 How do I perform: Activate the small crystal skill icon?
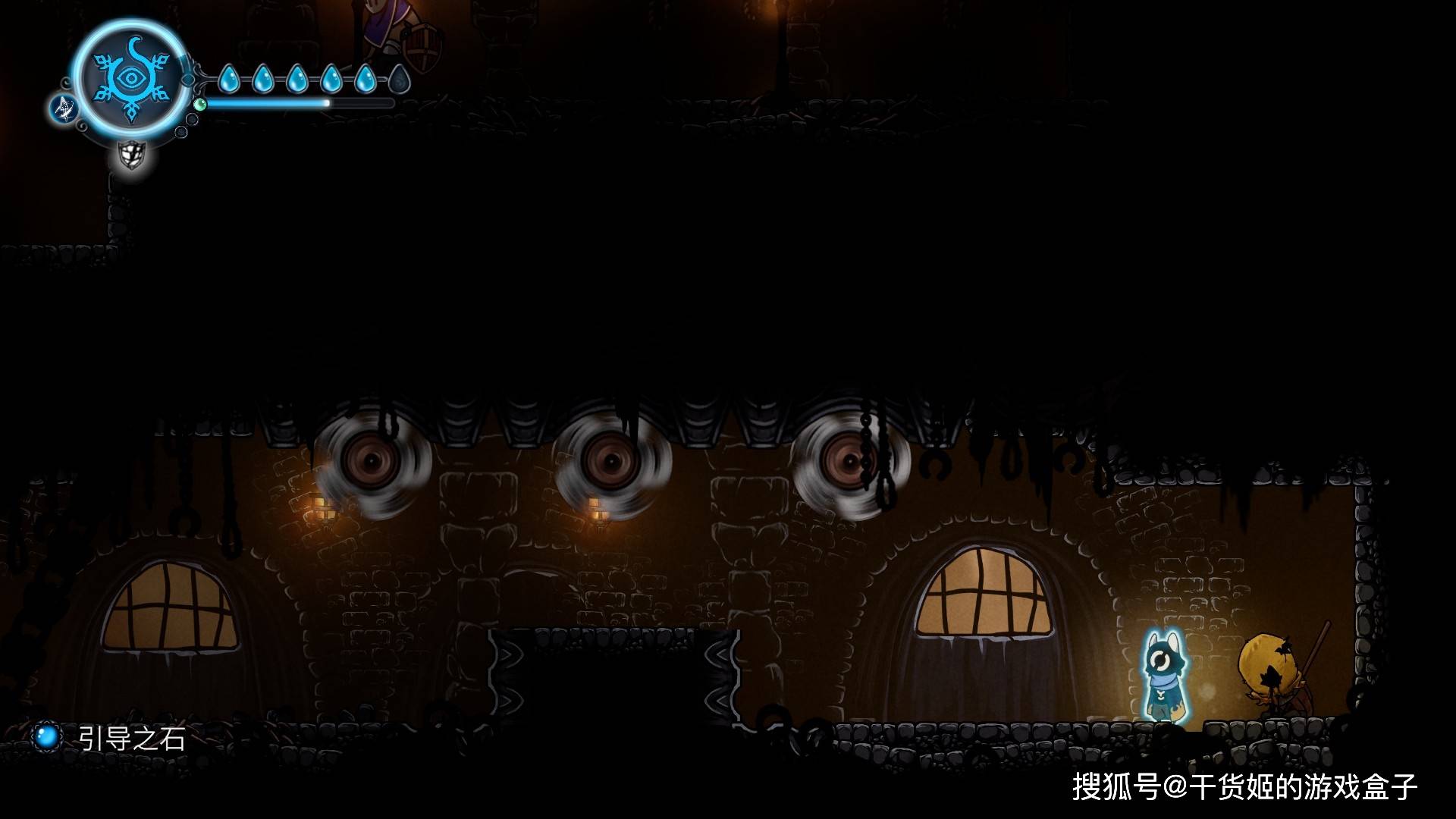tap(64, 108)
